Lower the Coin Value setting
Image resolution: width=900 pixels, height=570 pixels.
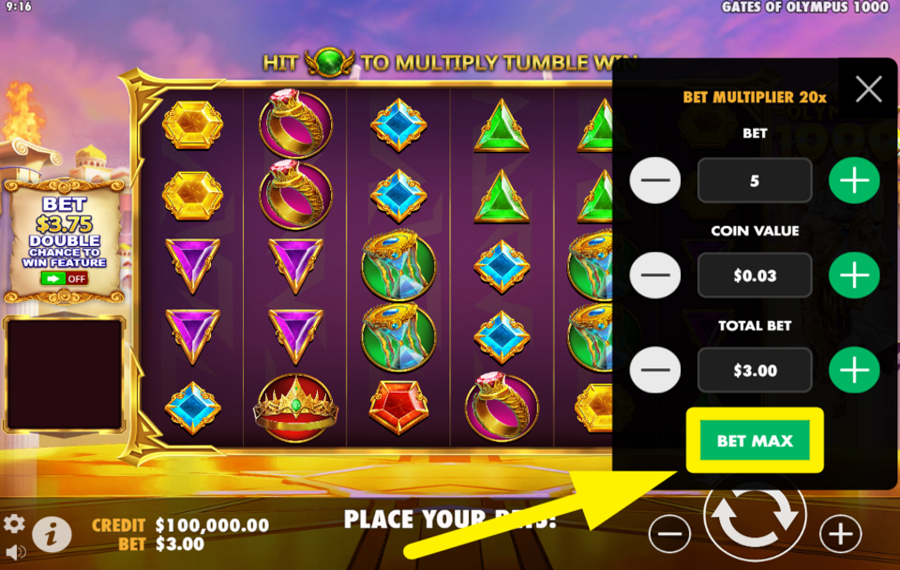655,275
